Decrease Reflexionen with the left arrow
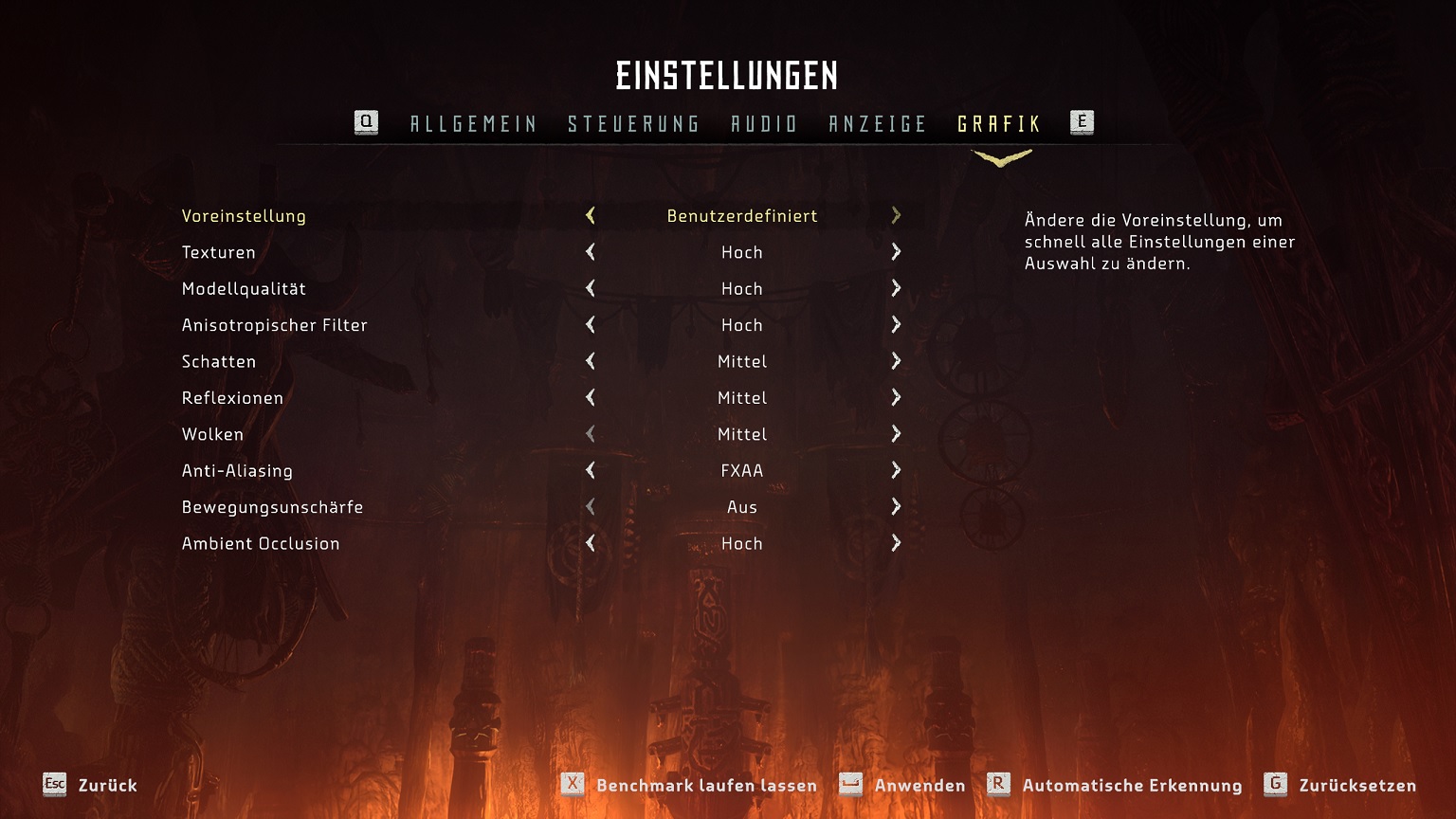Viewport: 1456px width, 819px height. tap(590, 398)
